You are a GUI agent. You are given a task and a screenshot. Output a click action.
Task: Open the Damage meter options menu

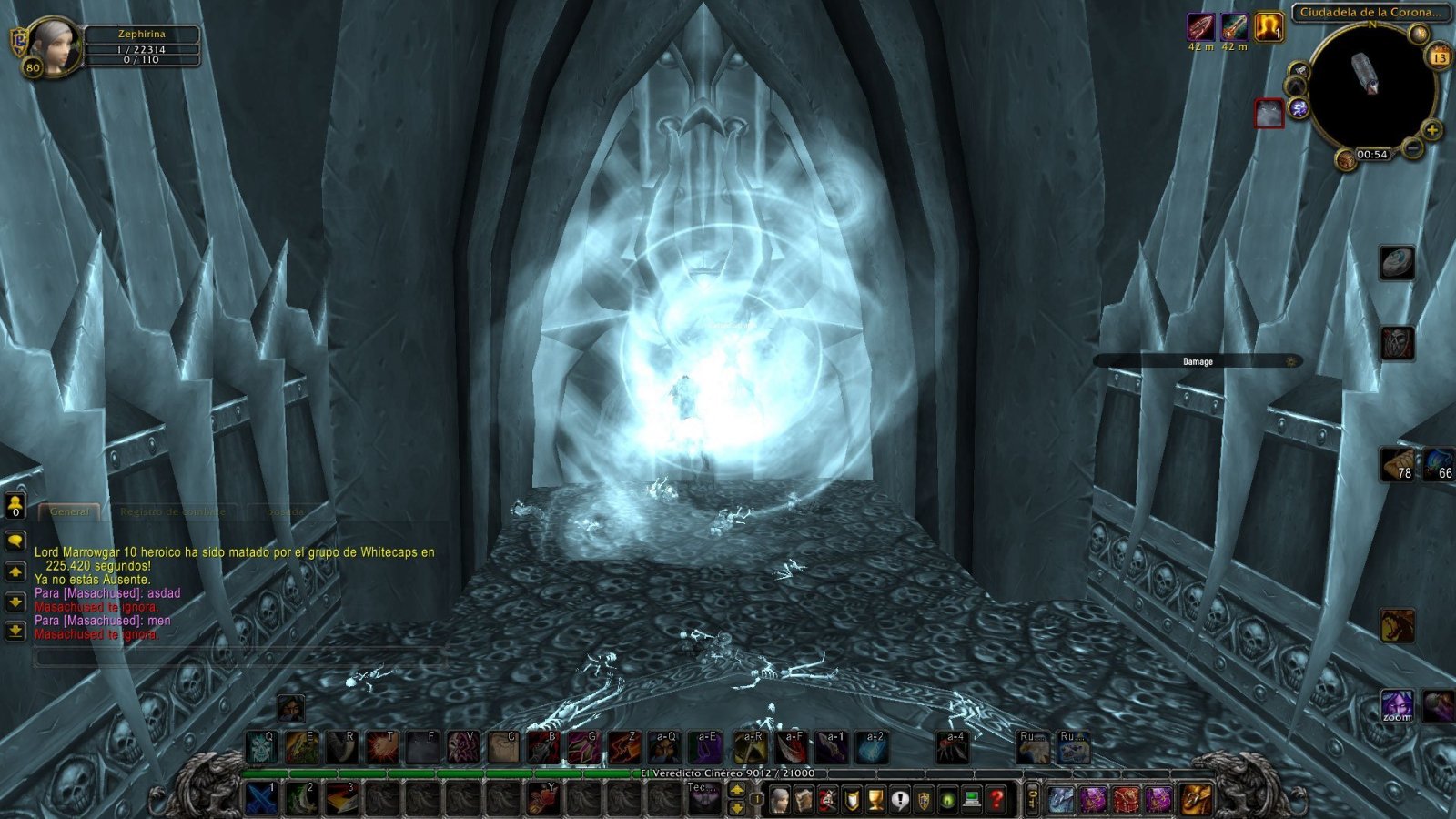(x=1289, y=361)
